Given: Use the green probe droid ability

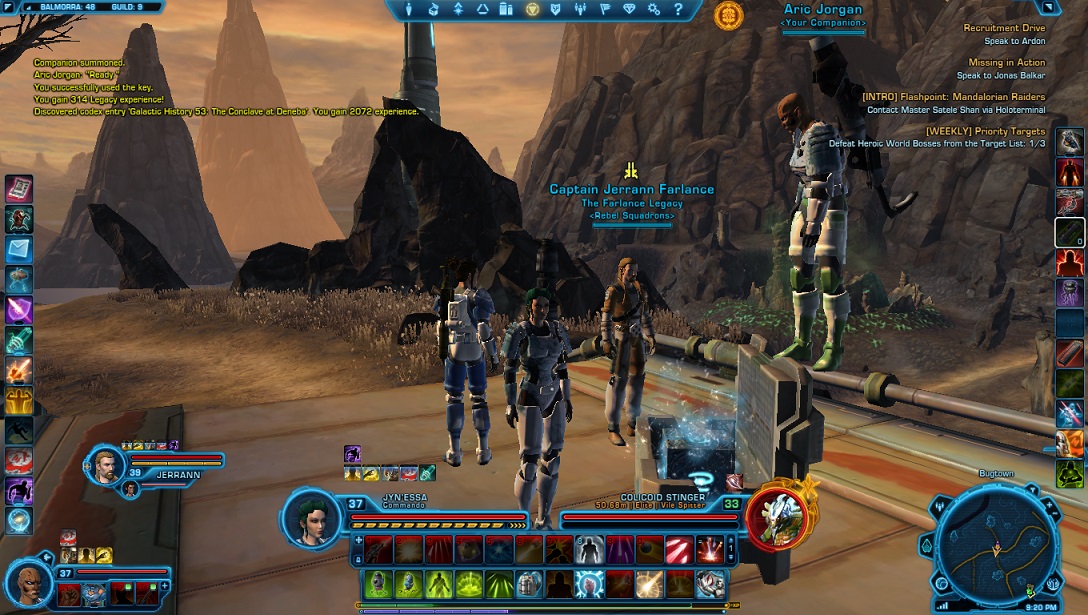Looking at the screenshot, I should pyautogui.click(x=377, y=583).
